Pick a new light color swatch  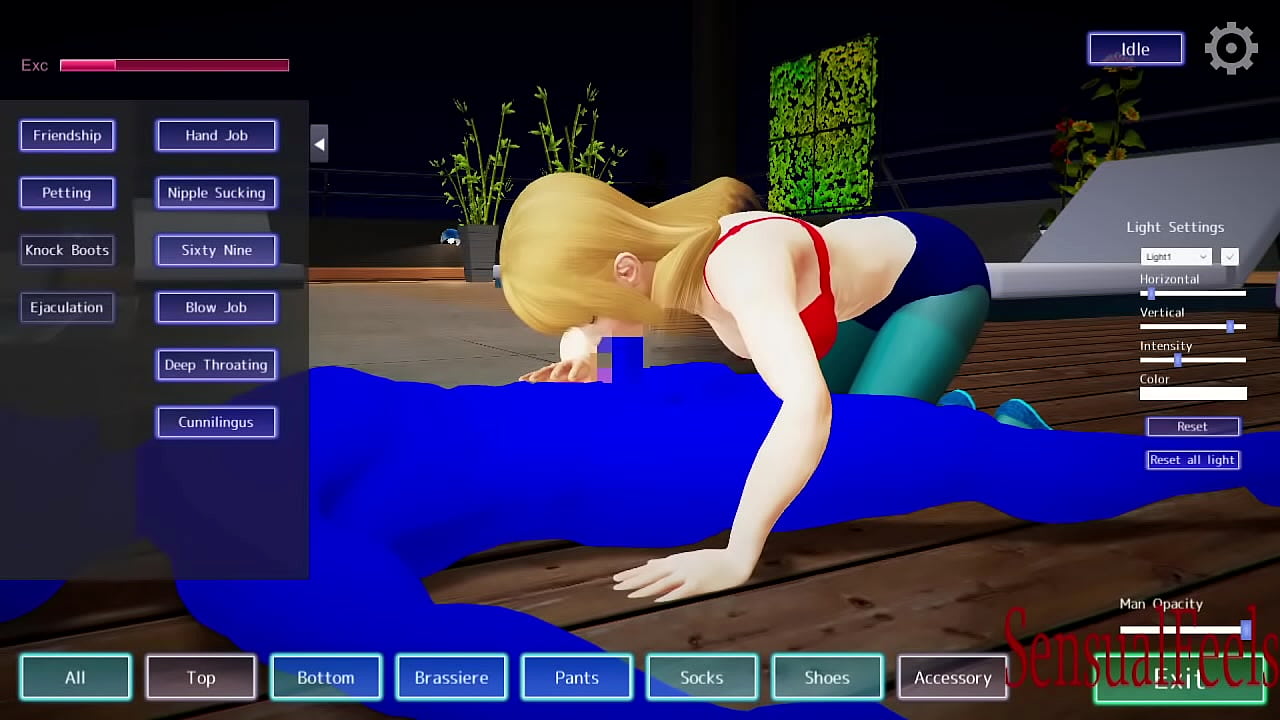1193,393
